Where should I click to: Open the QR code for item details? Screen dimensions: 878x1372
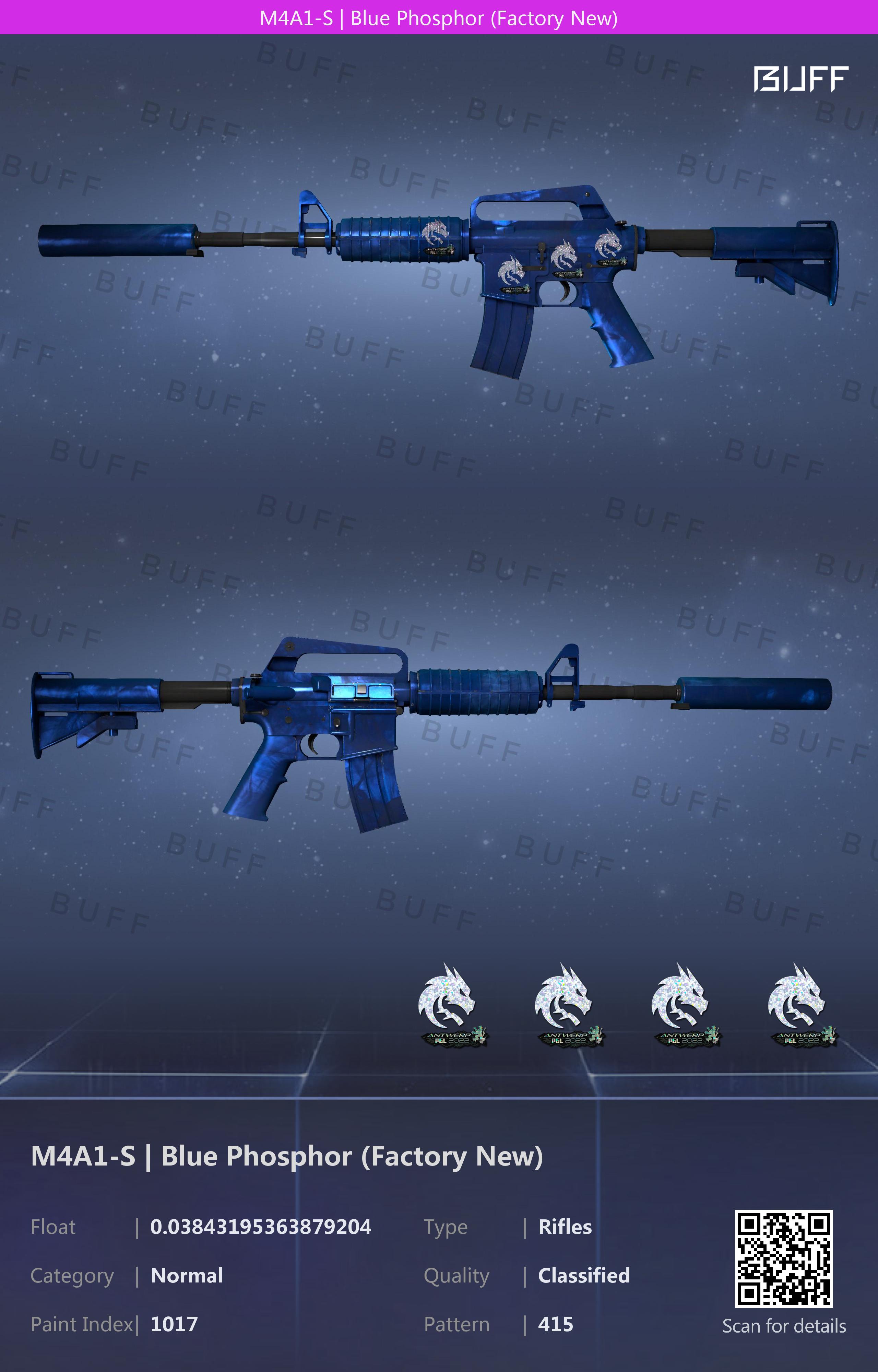pyautogui.click(x=783, y=1258)
